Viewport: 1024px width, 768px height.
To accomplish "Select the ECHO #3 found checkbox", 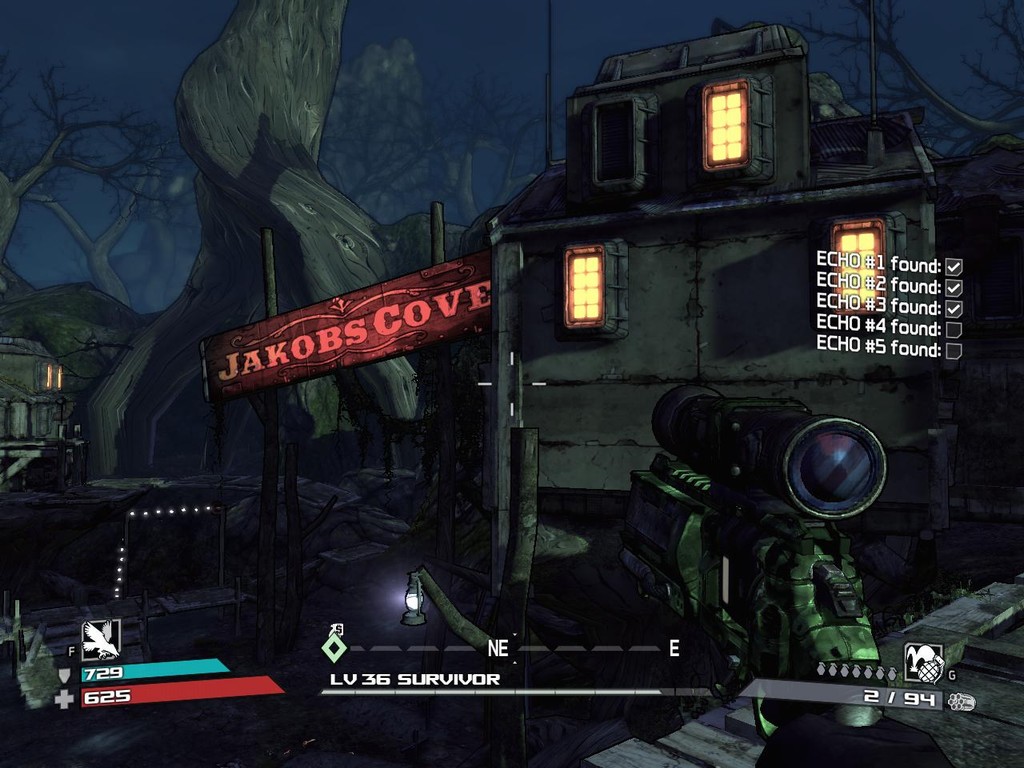I will click(954, 308).
